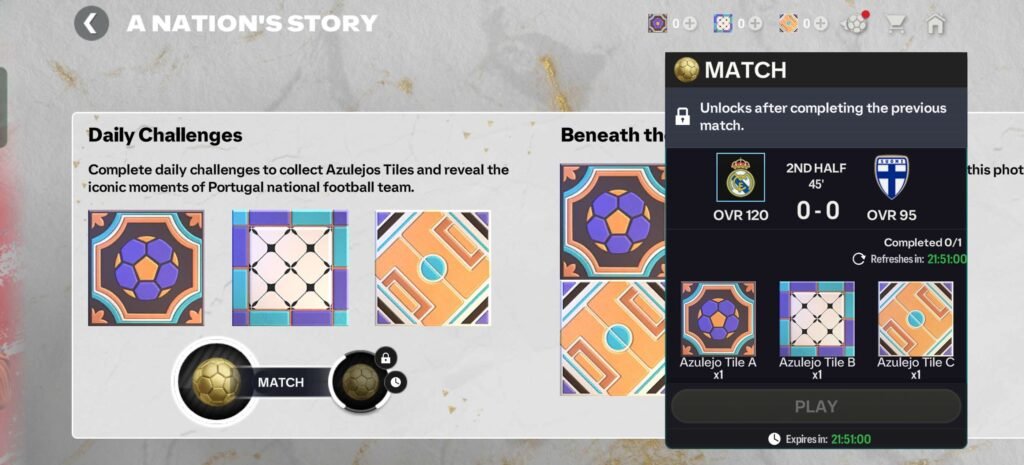Tap the Azulejo Tile C reward
The image size is (1024, 465).
tap(915, 319)
